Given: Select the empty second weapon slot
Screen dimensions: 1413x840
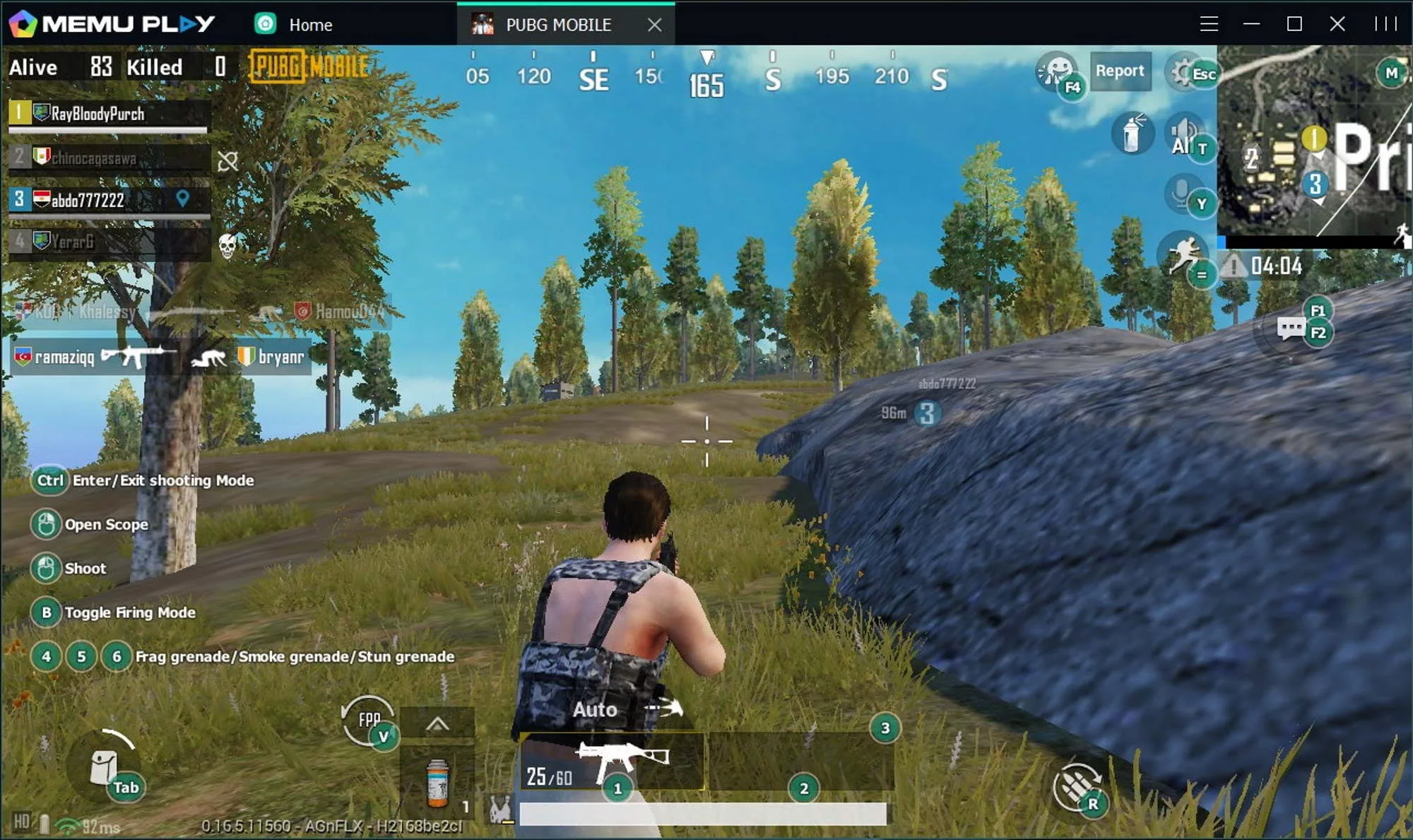Looking at the screenshot, I should point(800,762).
